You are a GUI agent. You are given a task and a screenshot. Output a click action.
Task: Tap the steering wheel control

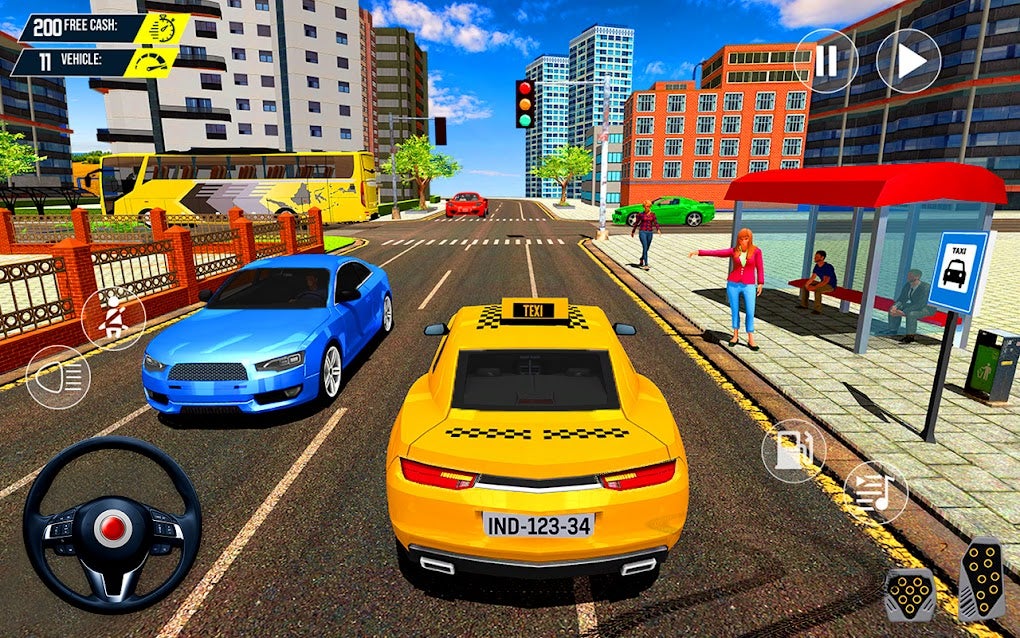tap(112, 524)
